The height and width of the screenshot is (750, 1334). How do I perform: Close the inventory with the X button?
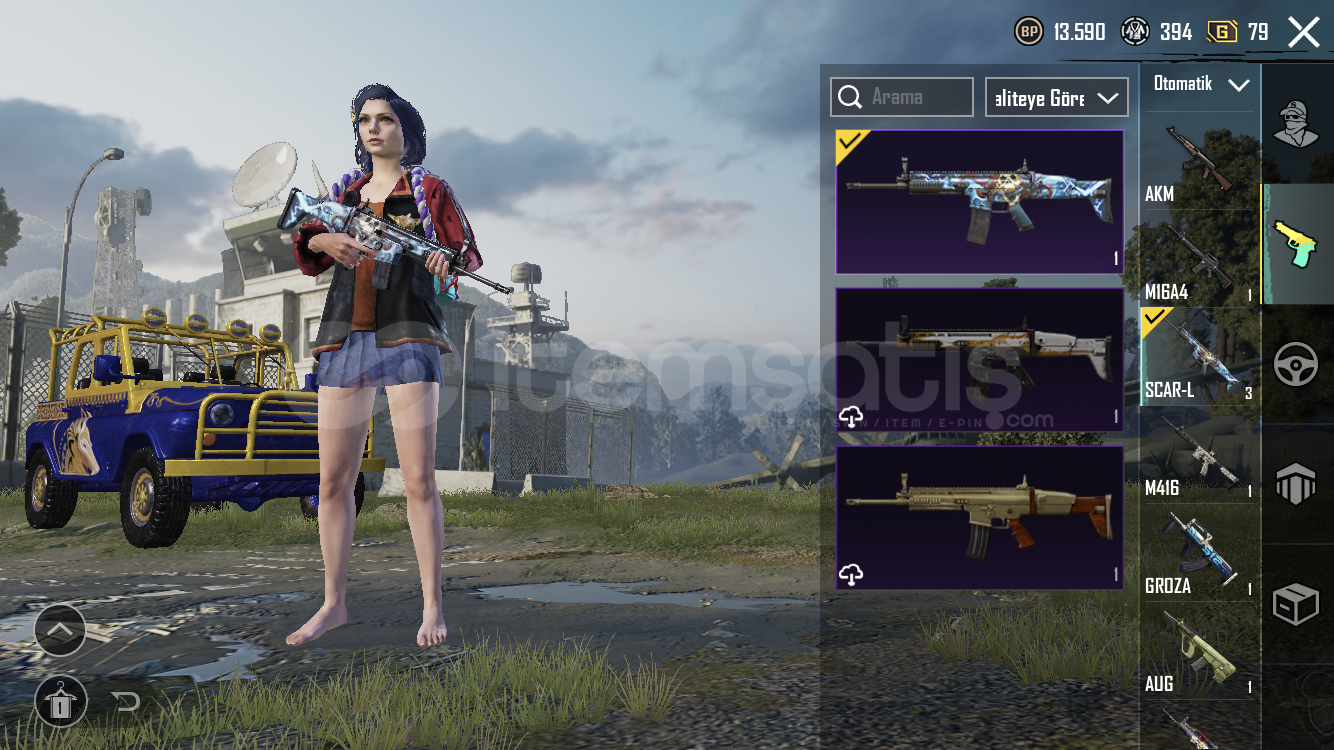coord(1303,32)
